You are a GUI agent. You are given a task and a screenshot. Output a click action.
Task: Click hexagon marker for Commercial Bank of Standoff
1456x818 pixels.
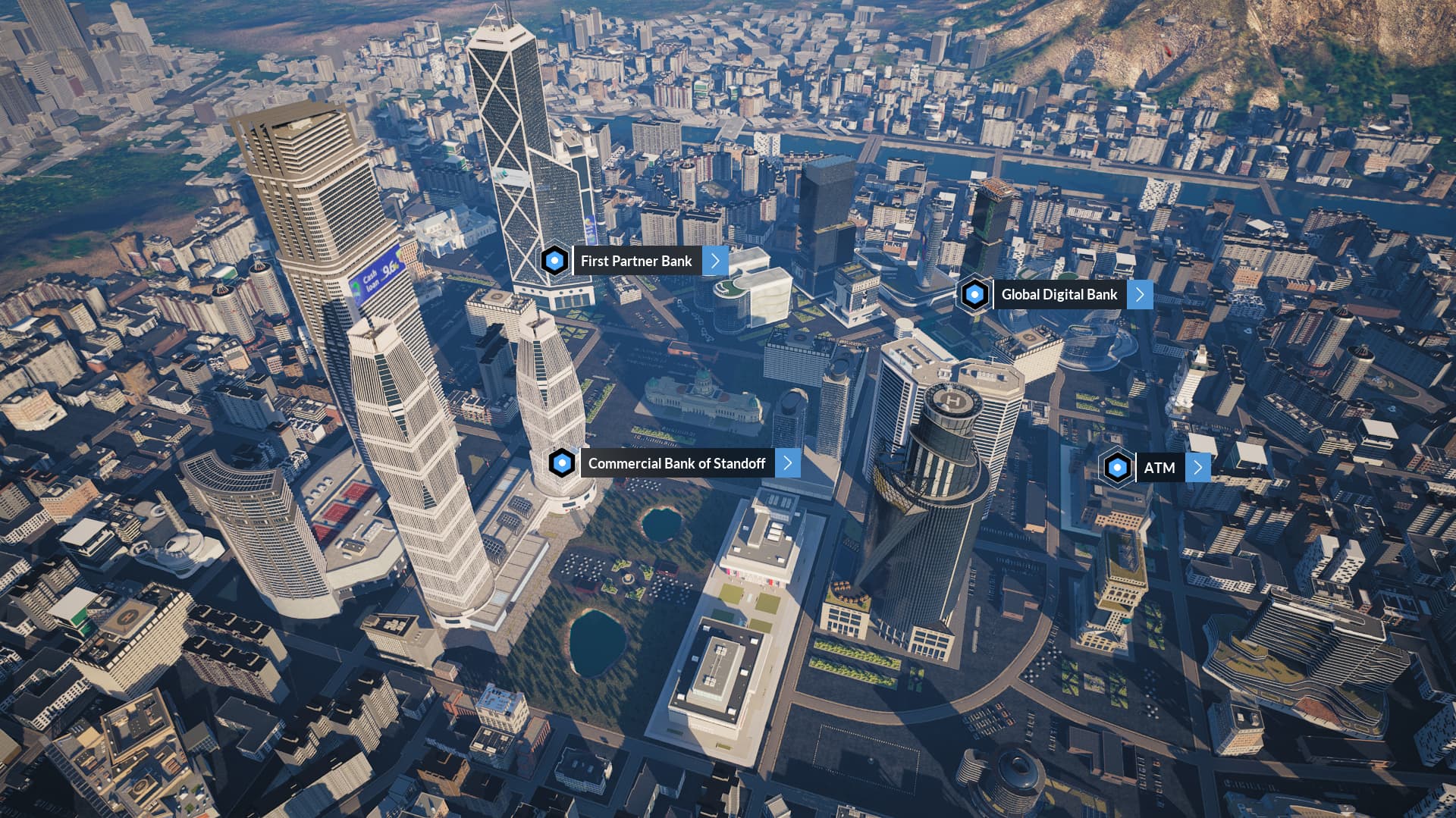click(562, 462)
